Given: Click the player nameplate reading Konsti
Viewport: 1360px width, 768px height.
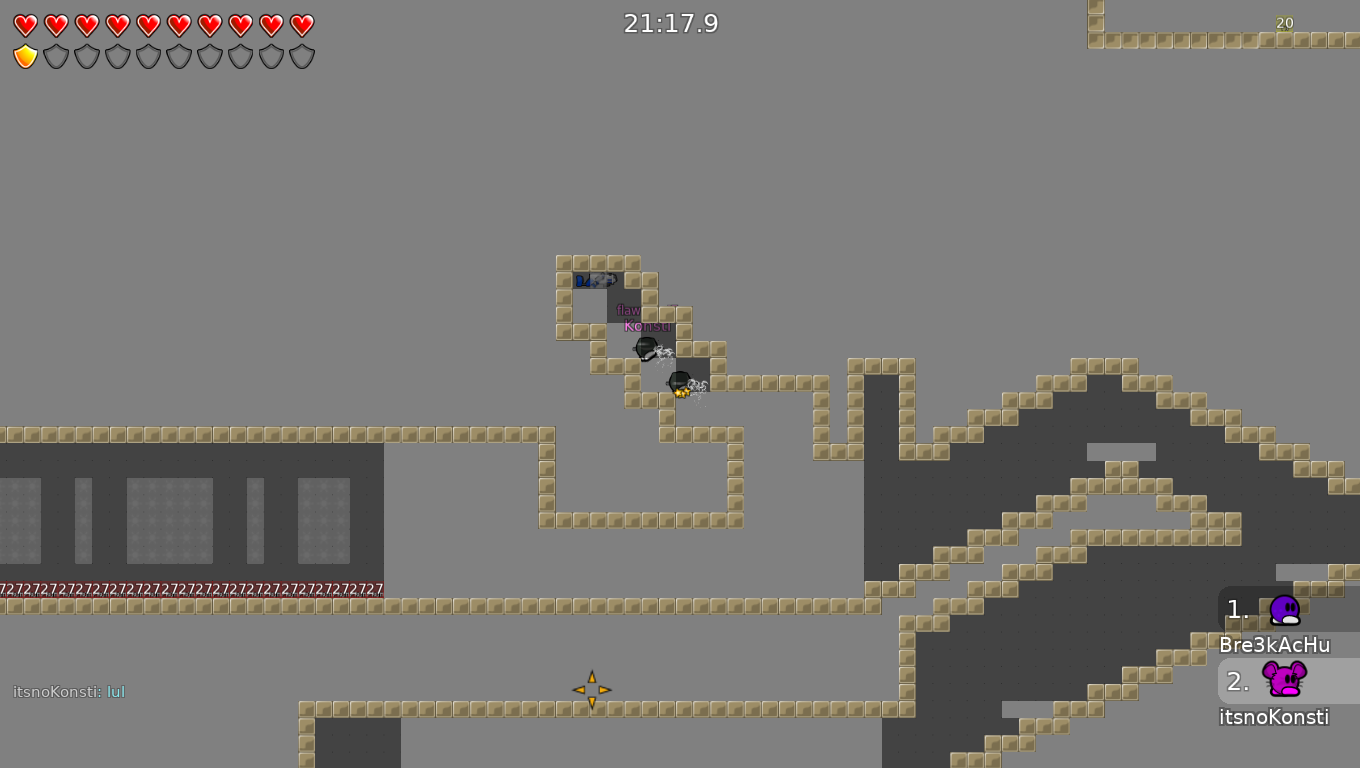Looking at the screenshot, I should (647, 326).
